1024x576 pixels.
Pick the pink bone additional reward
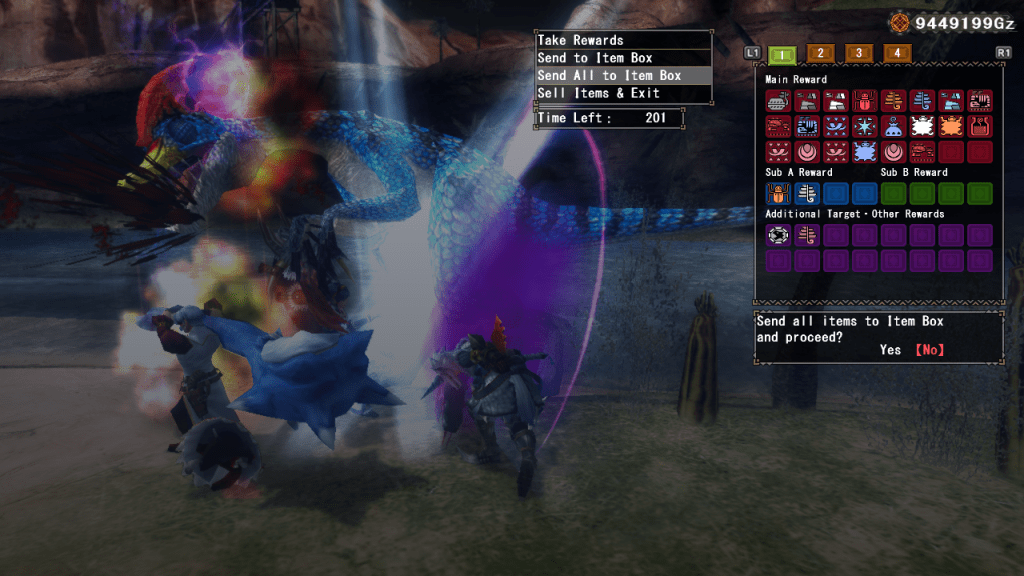coord(807,235)
